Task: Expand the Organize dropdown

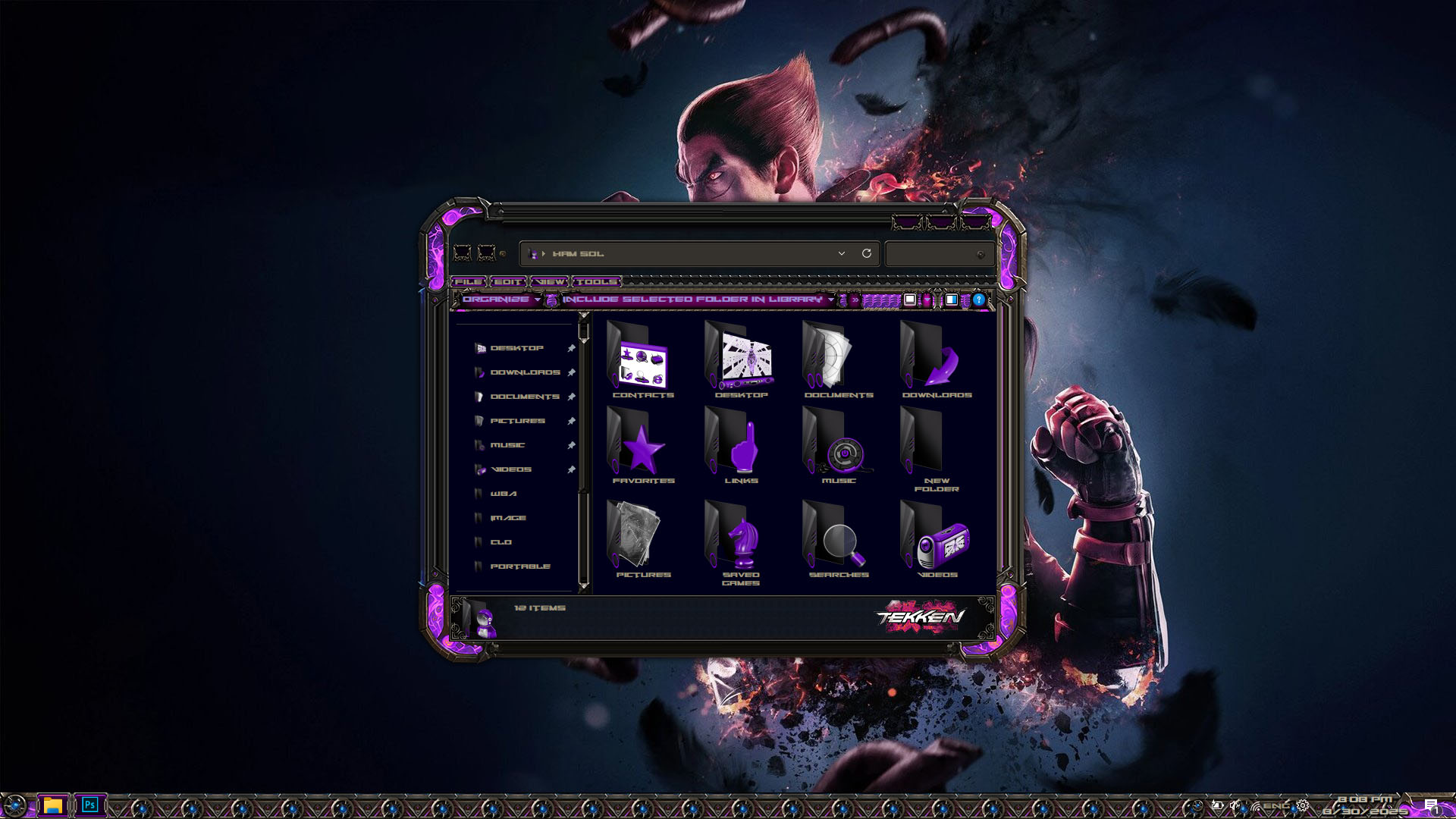Action: 500,300
